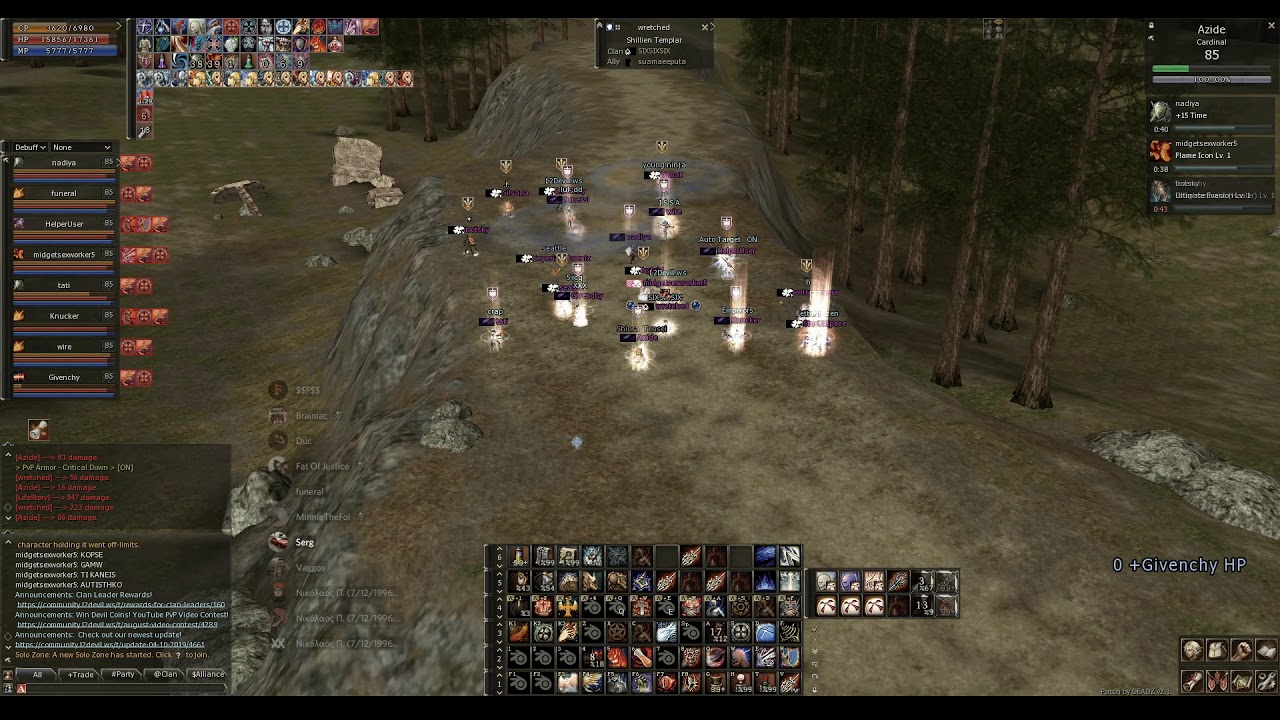The height and width of the screenshot is (720, 1280).
Task: Choose Knucker from the party list
Action: point(64,316)
